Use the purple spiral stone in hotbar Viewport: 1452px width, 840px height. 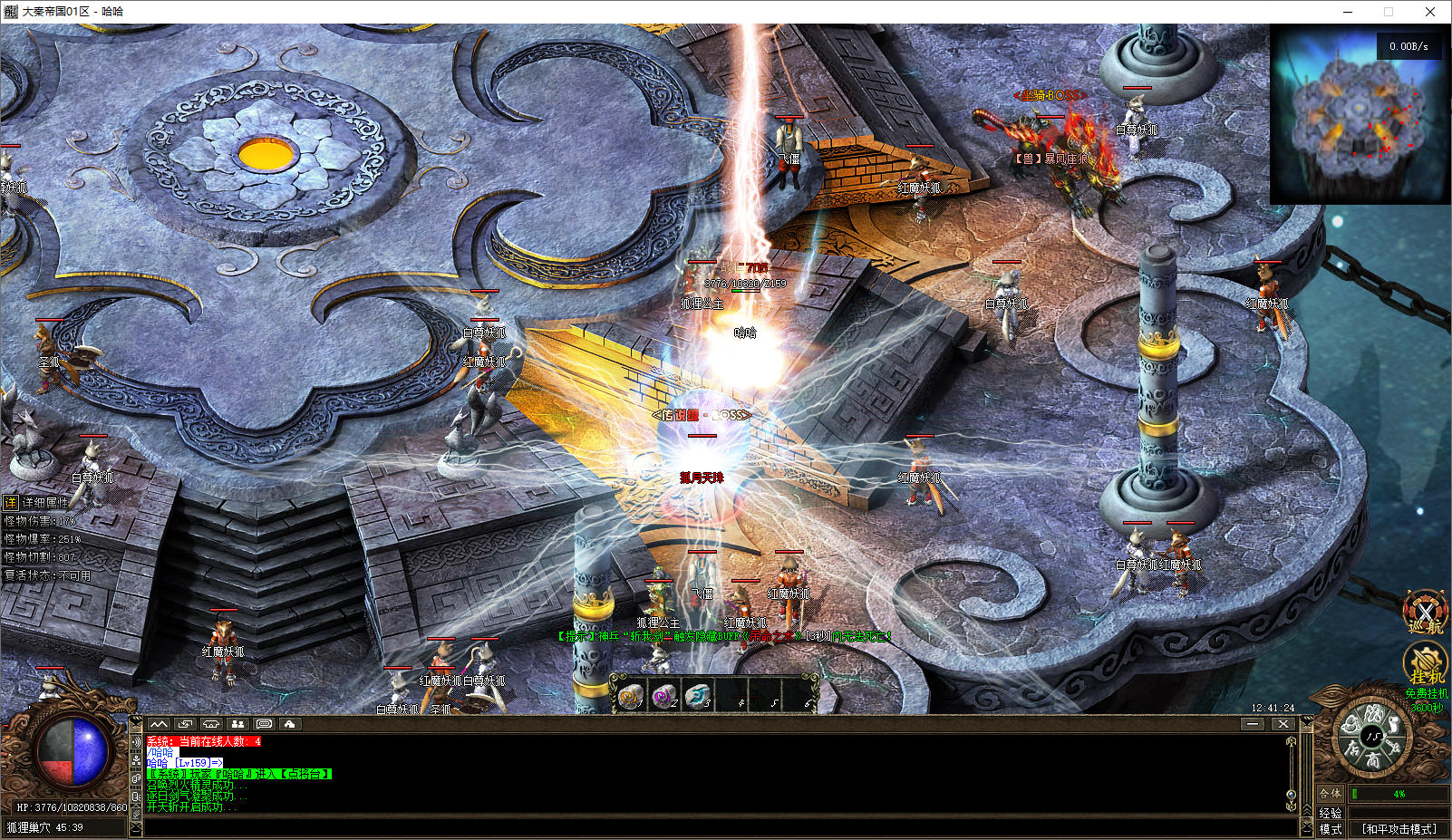point(664,696)
